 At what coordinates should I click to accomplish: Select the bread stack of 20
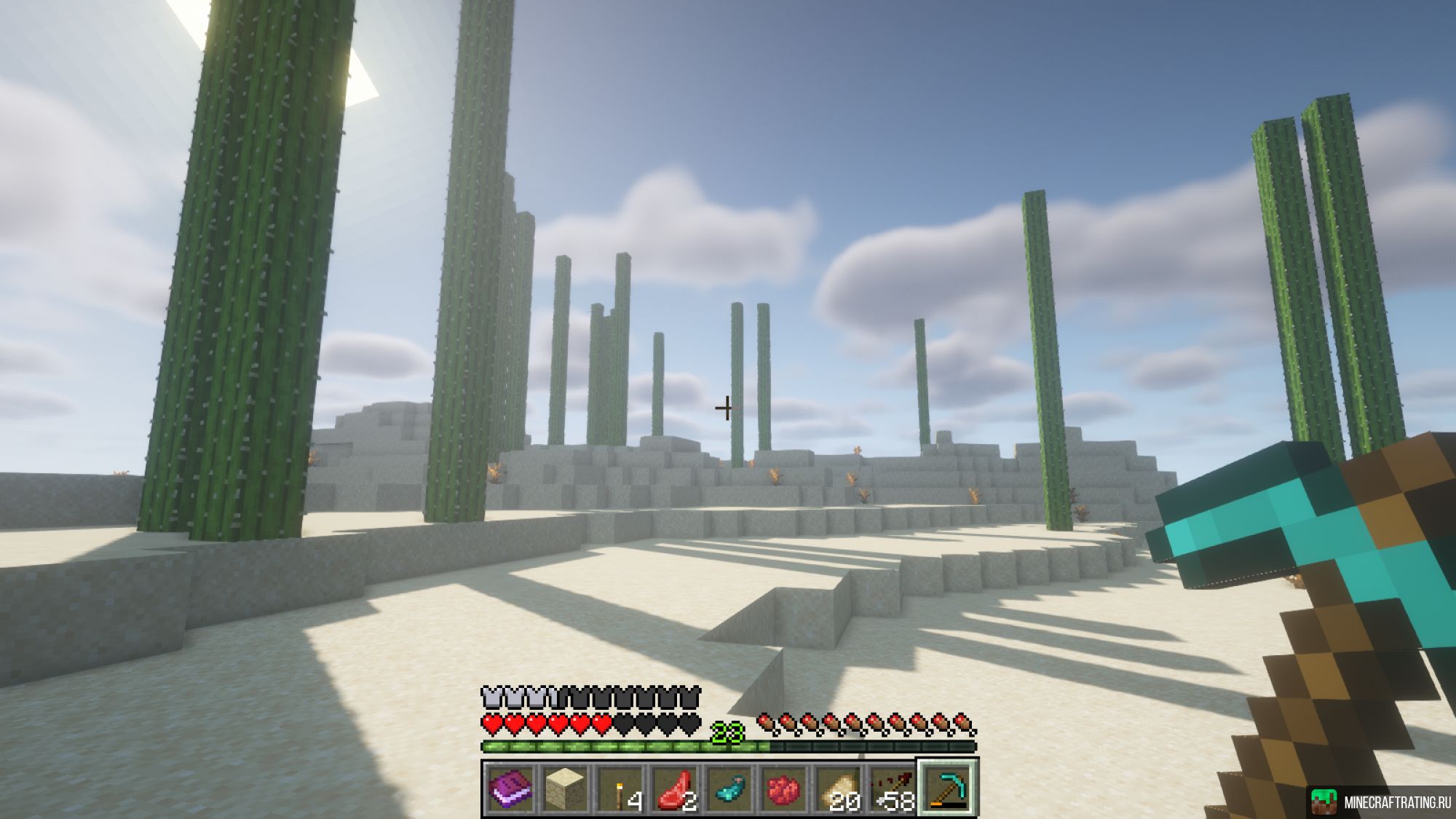point(839,788)
